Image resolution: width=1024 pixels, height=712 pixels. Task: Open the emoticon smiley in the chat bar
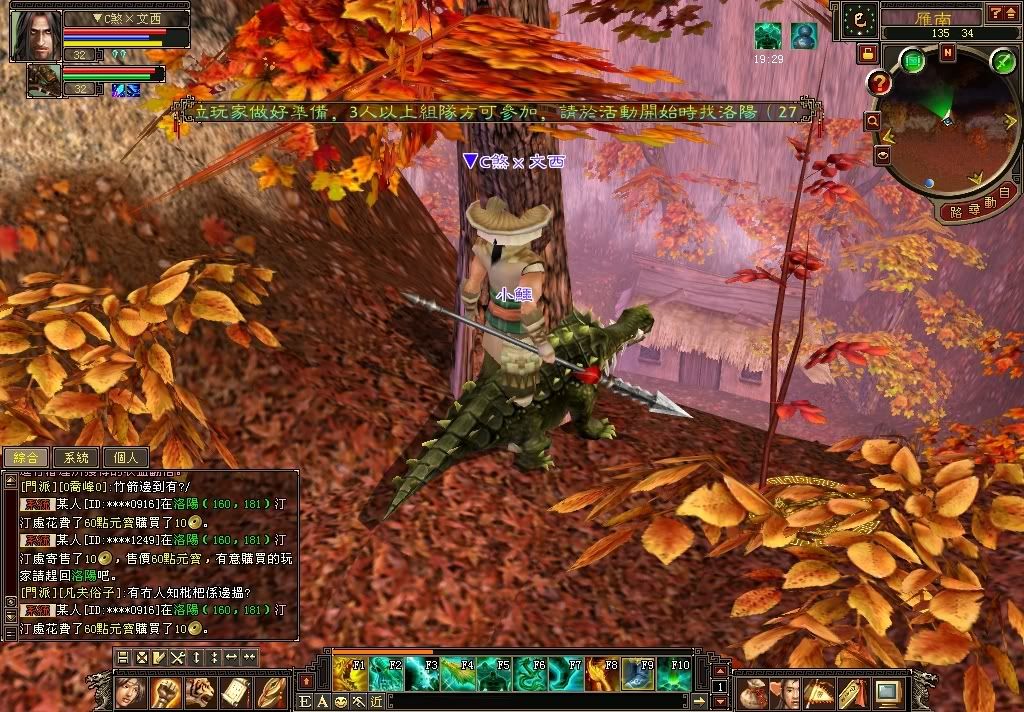pos(342,701)
